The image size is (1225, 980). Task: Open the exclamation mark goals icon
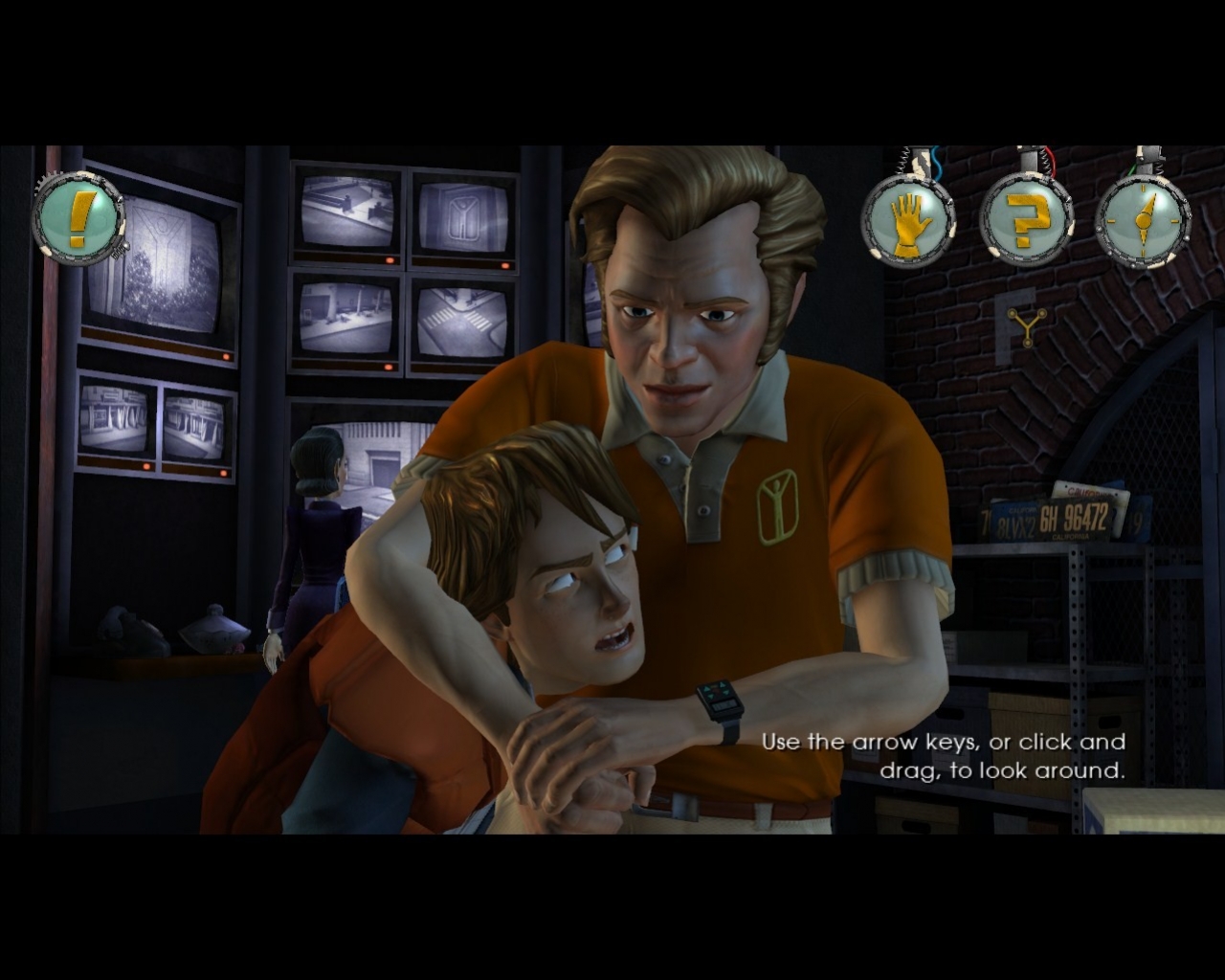click(79, 218)
